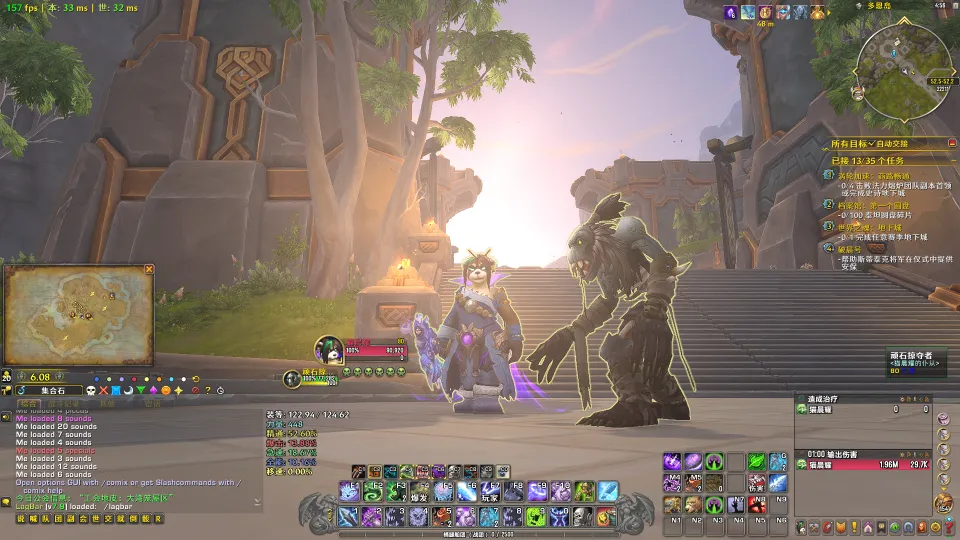Viewport: 960px width, 540px height.
Task: Select target frame of 顽石掠夺者
Action: [x=917, y=362]
